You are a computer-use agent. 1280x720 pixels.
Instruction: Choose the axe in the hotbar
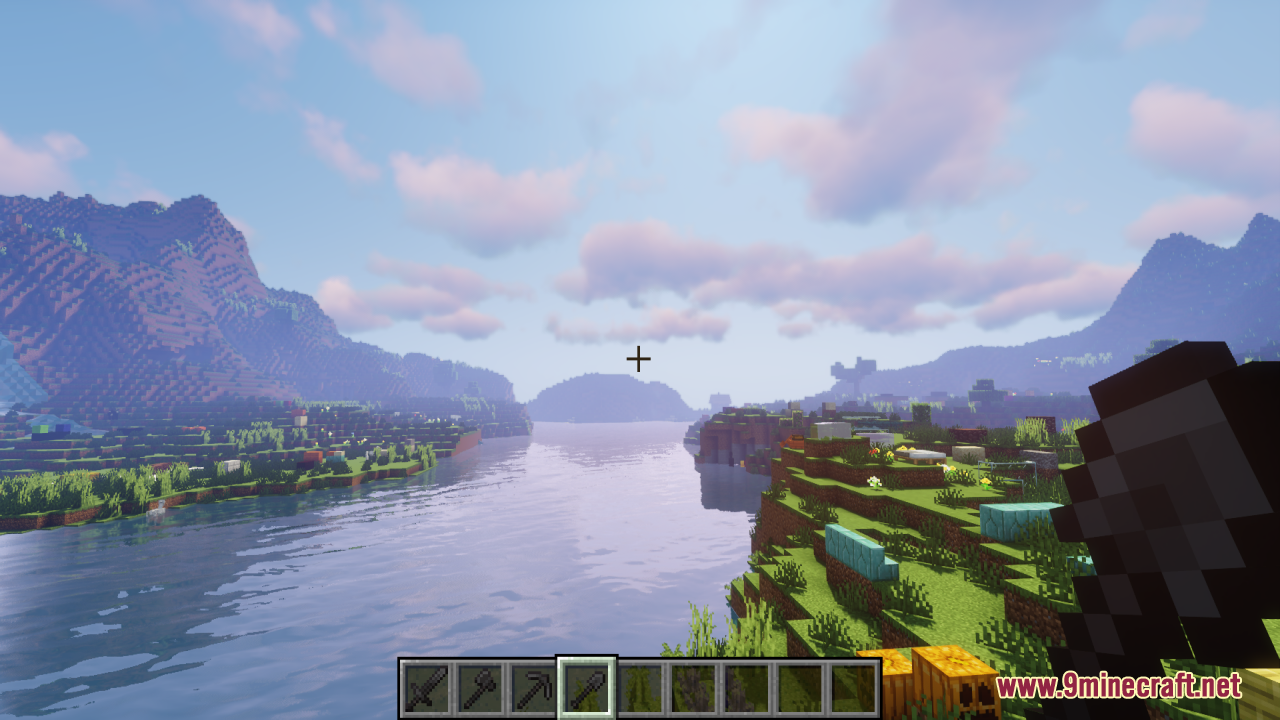coord(479,688)
